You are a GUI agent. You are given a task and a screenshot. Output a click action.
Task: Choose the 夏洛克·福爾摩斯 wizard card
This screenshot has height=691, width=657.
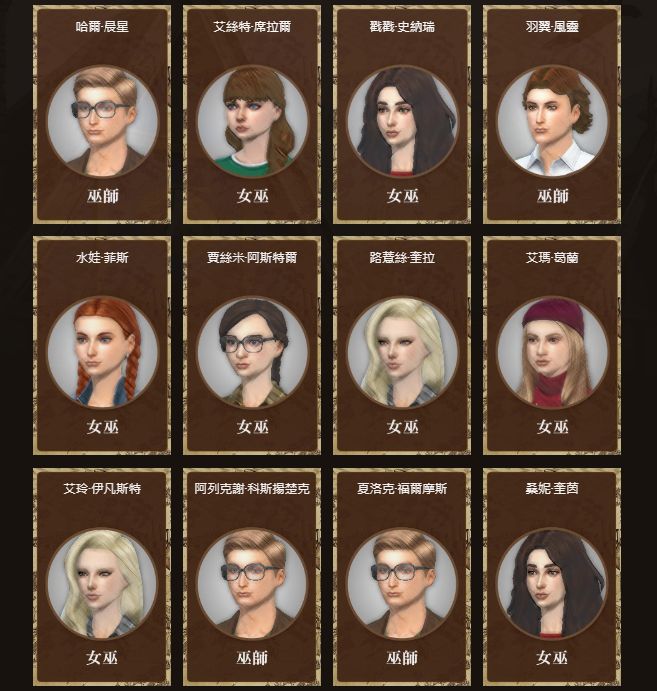(402, 577)
